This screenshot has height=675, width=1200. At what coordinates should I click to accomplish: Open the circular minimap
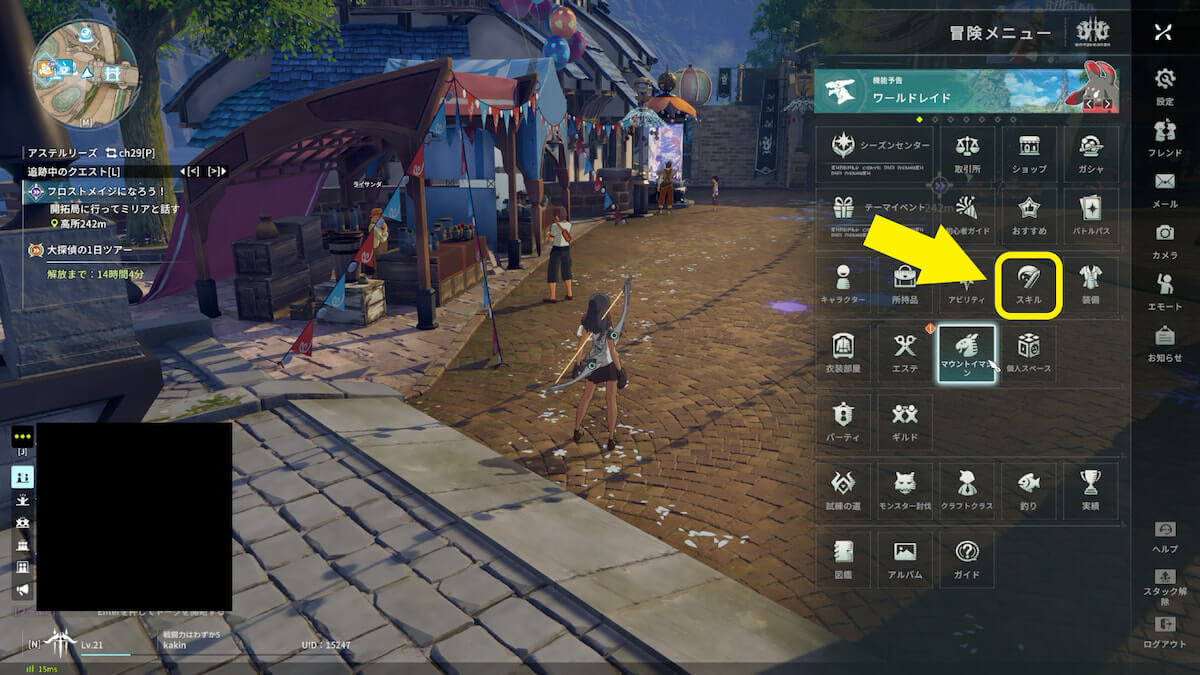[x=85, y=72]
